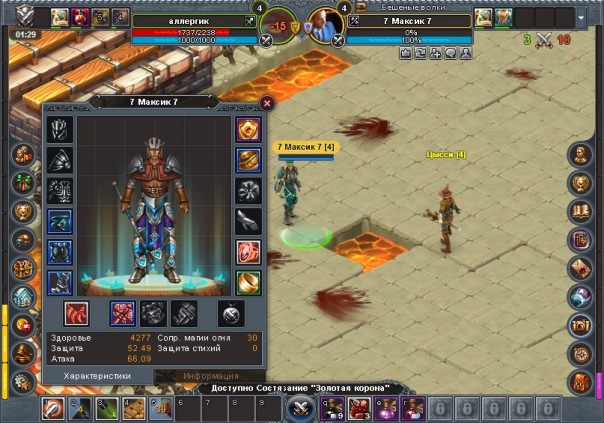Select the shoulder armor equipment slot

(60, 160)
